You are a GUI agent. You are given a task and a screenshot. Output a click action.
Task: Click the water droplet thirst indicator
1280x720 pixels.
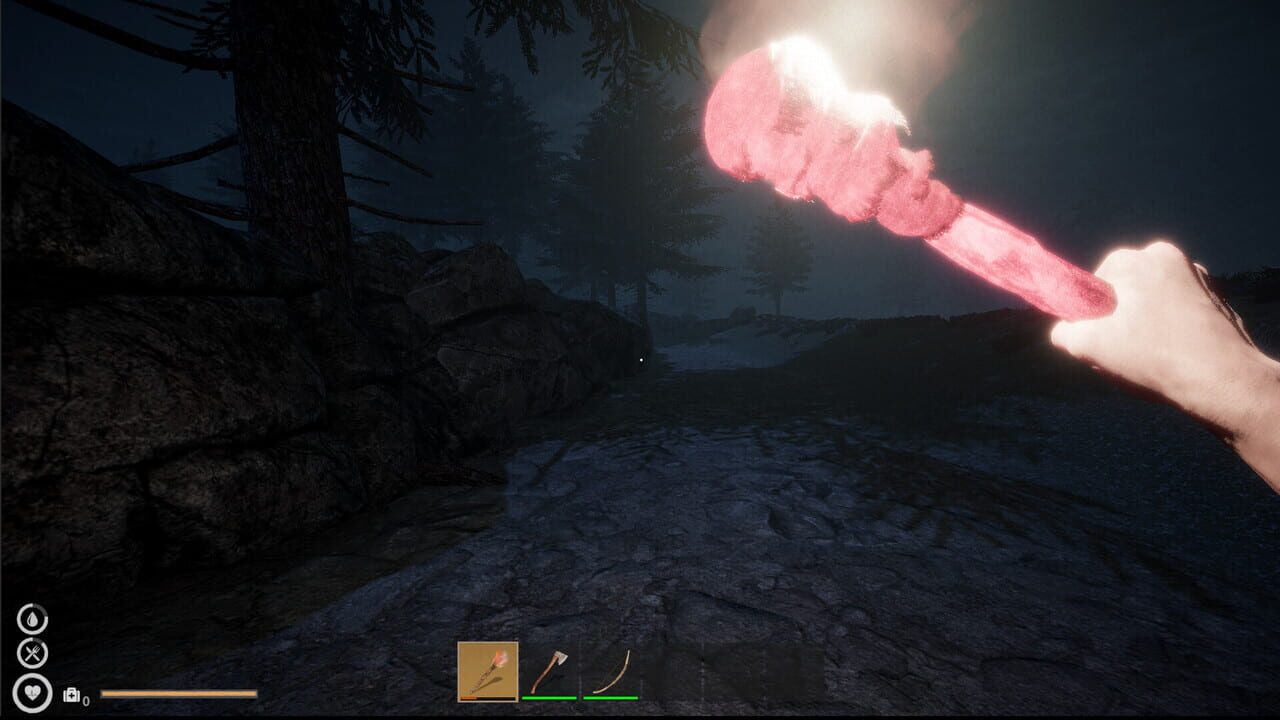33,620
